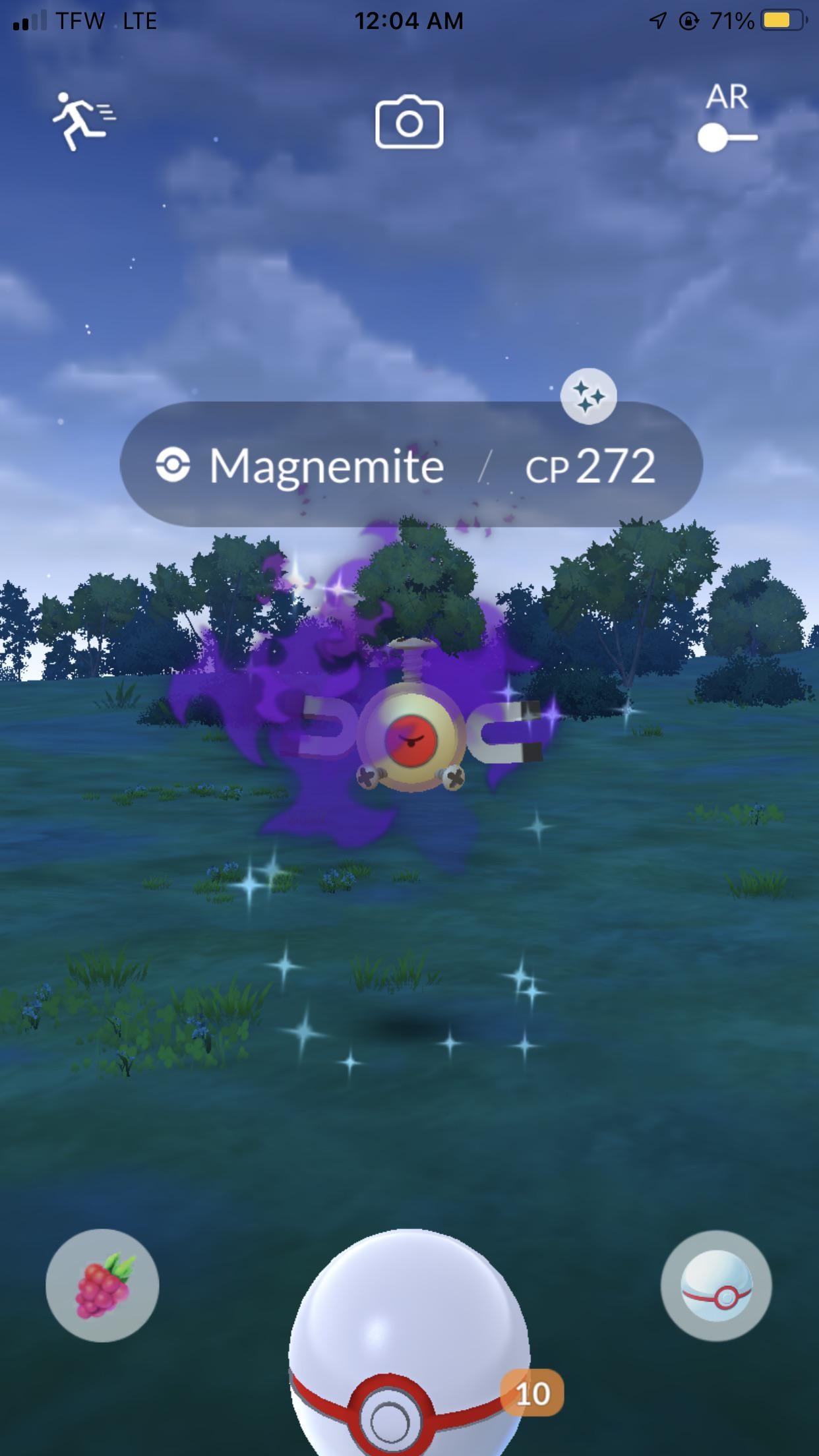Image resolution: width=819 pixels, height=1456 pixels.
Task: Toggle the AR mode switch
Action: pos(727,138)
